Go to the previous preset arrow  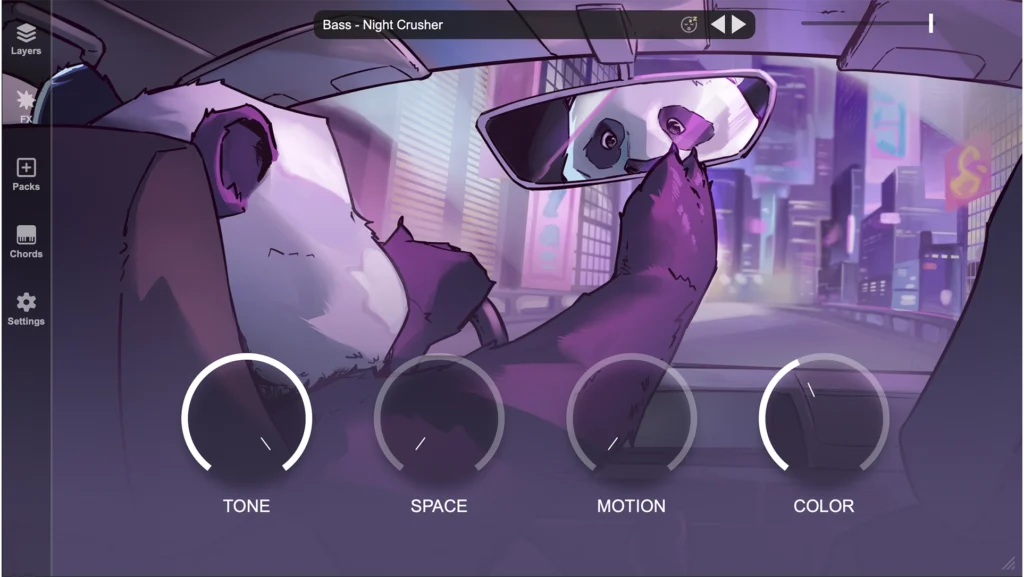(718, 25)
